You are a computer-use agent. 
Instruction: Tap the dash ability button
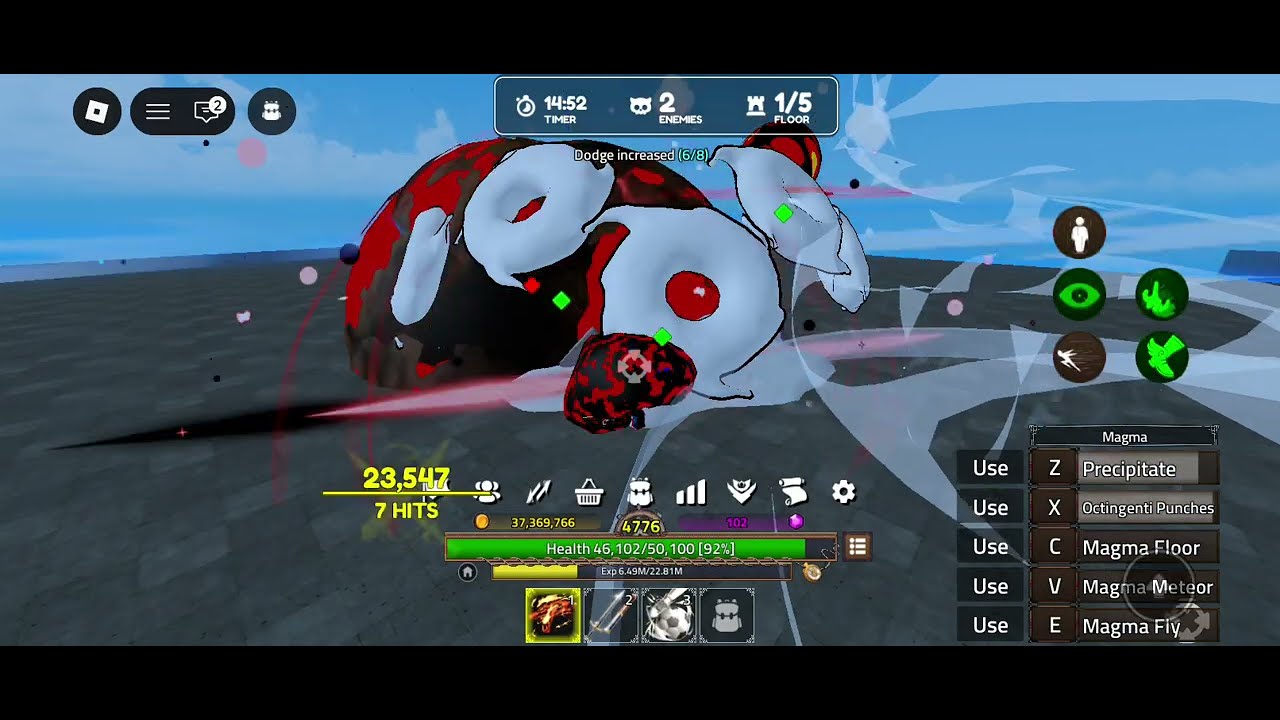[x=1079, y=357]
